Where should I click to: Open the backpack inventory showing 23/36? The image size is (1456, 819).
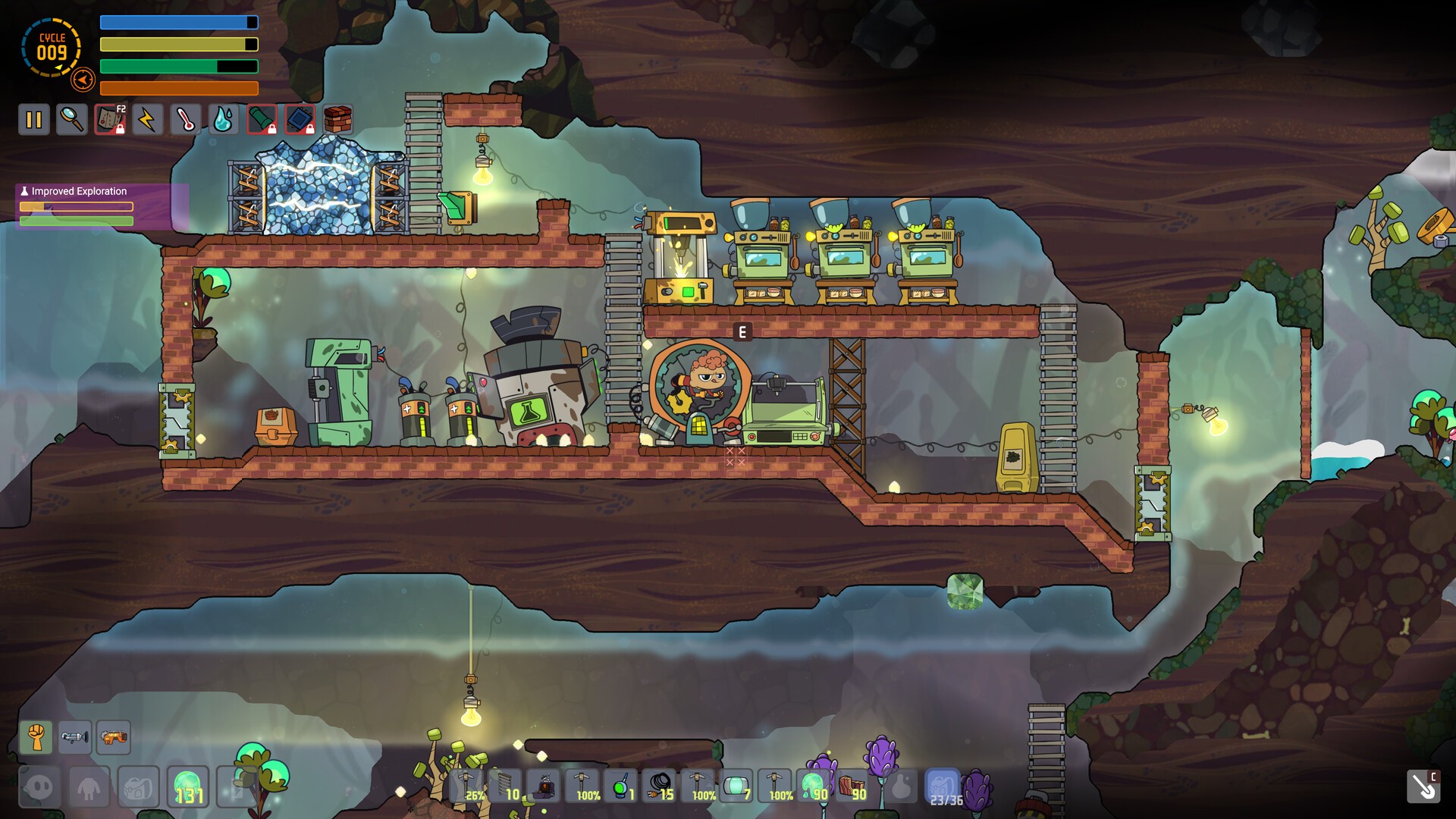[x=943, y=787]
